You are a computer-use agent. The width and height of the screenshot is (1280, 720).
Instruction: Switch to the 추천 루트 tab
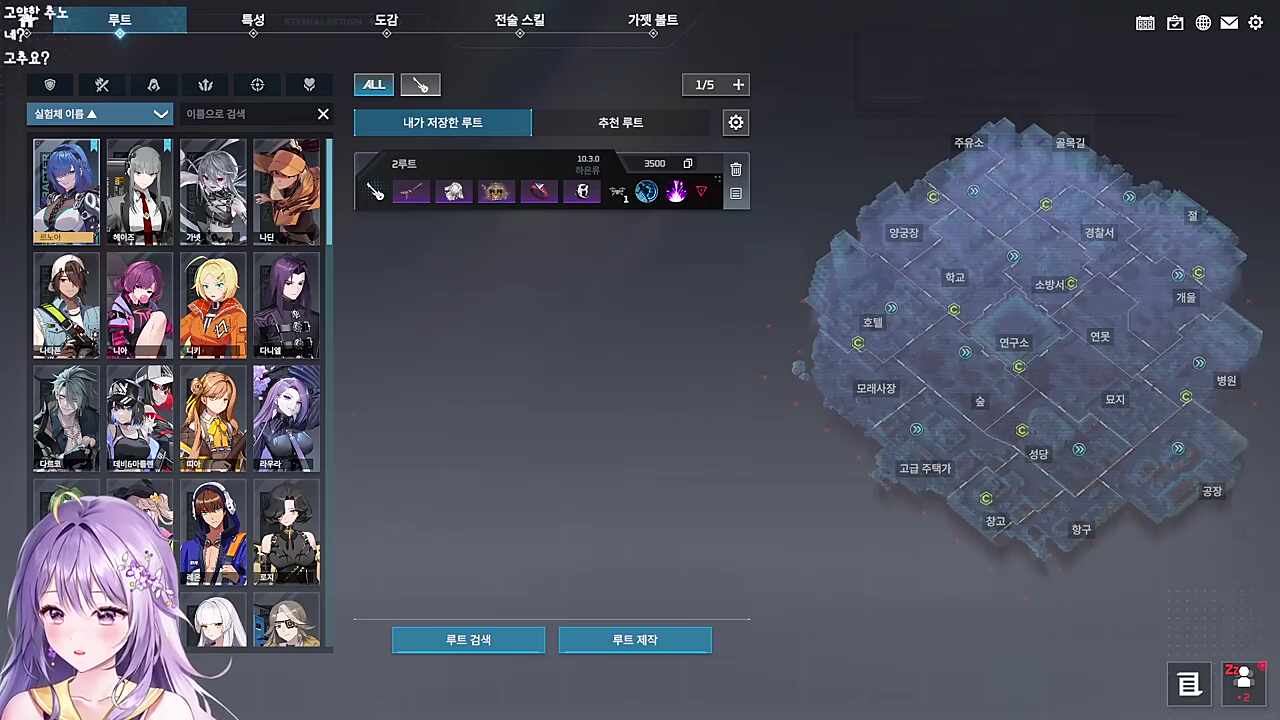click(620, 122)
